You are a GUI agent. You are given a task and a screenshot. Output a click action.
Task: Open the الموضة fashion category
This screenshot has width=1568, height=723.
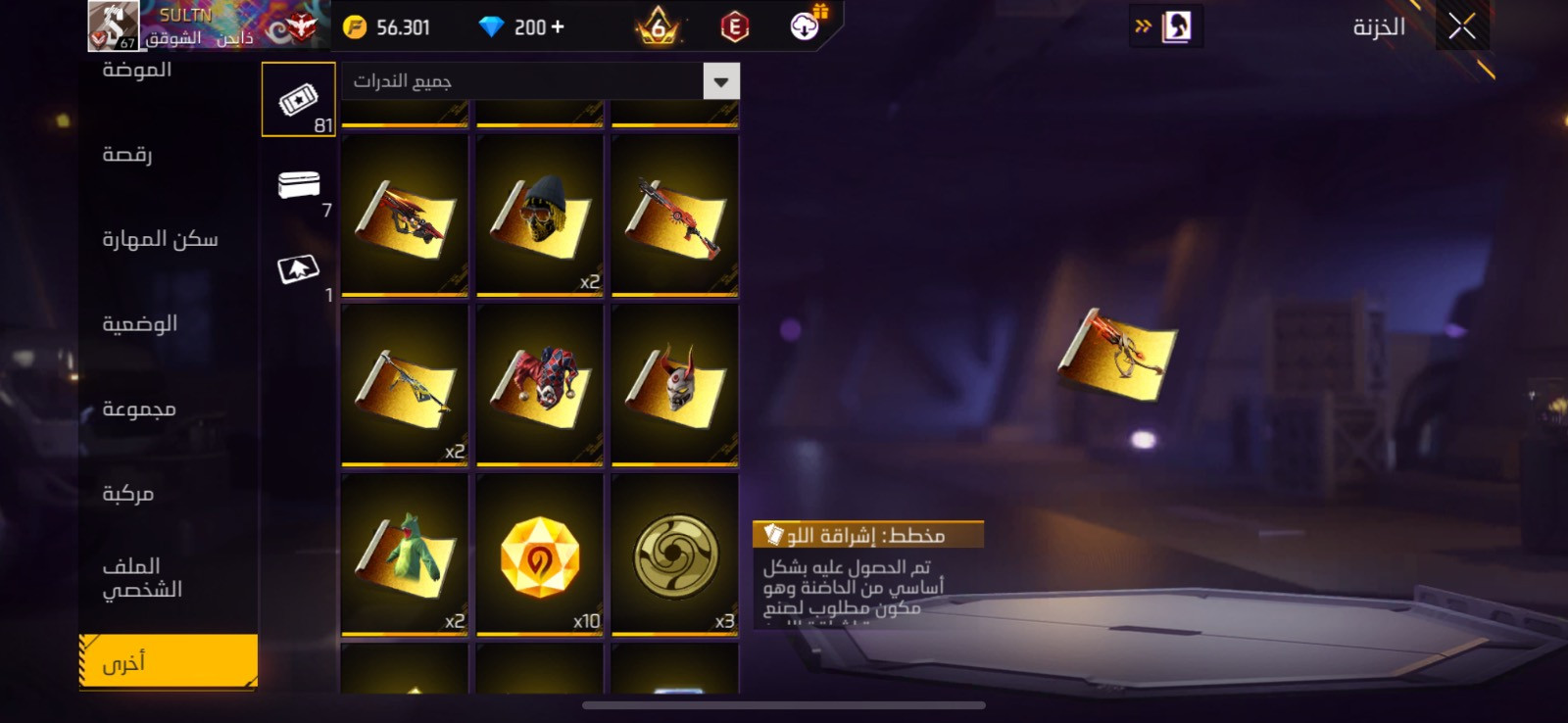pos(137,70)
